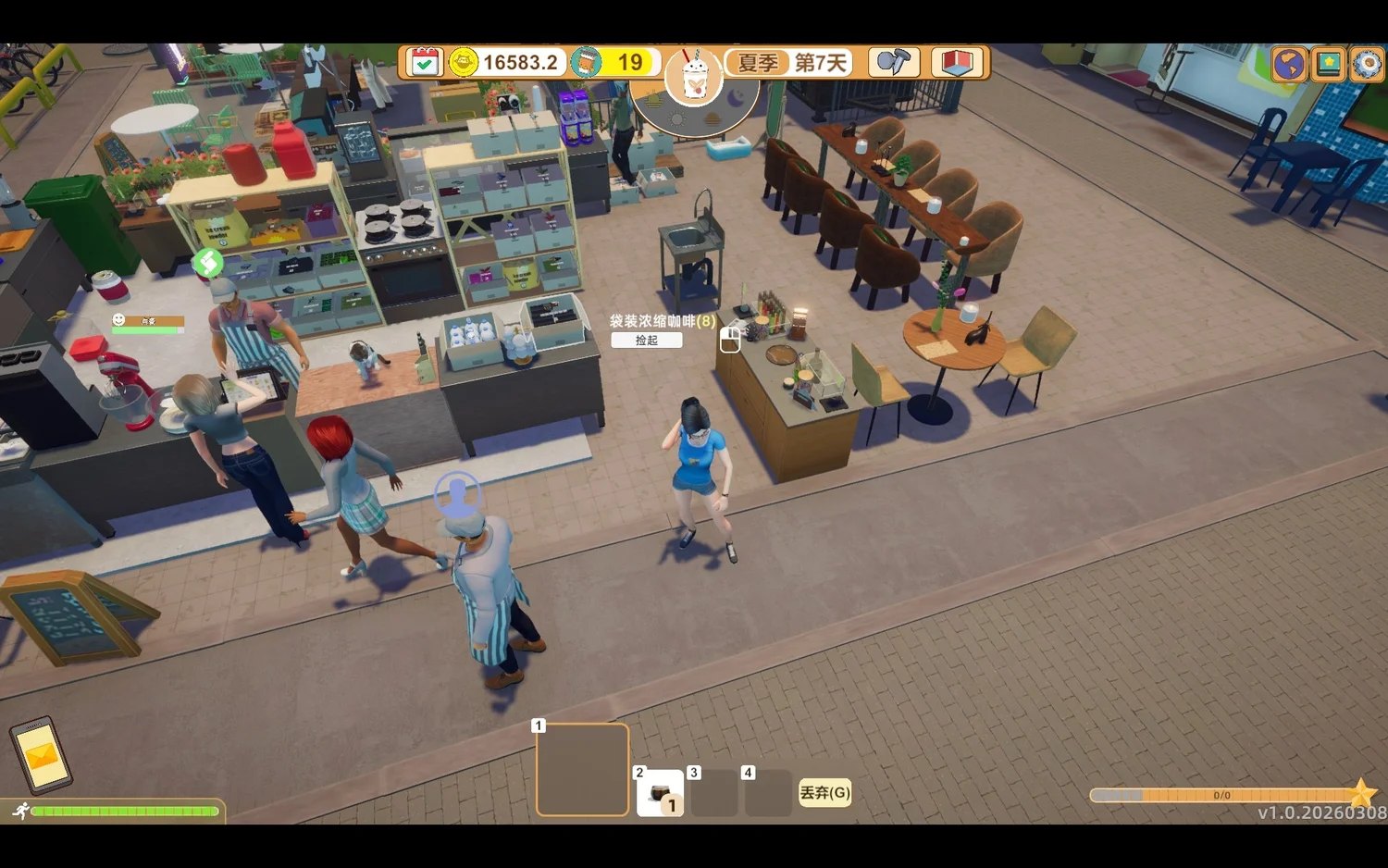Click the 捡起 pick-up prompt button
1388x868 pixels.
647,341
